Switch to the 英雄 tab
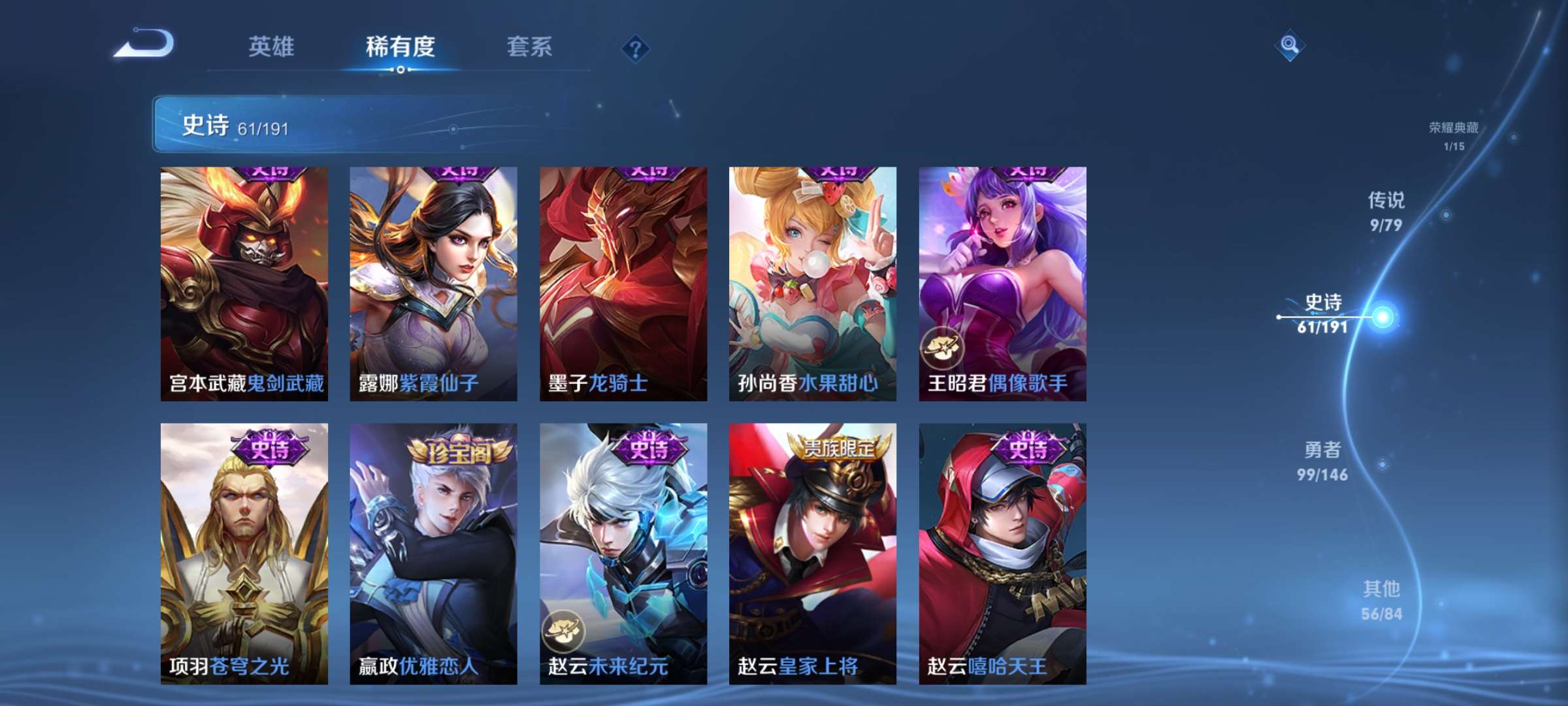1568x706 pixels. pos(272,47)
